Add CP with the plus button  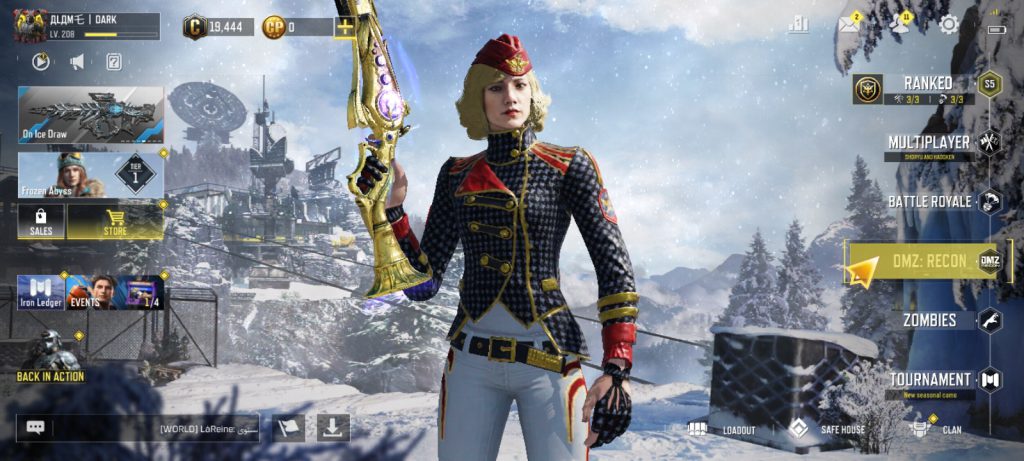tap(344, 27)
